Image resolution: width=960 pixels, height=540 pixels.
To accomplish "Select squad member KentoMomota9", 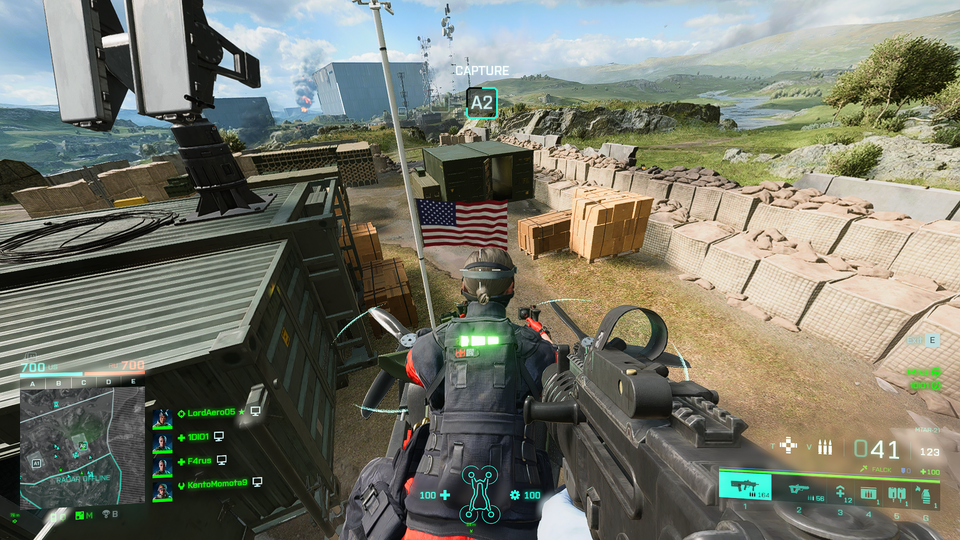I will (x=211, y=483).
